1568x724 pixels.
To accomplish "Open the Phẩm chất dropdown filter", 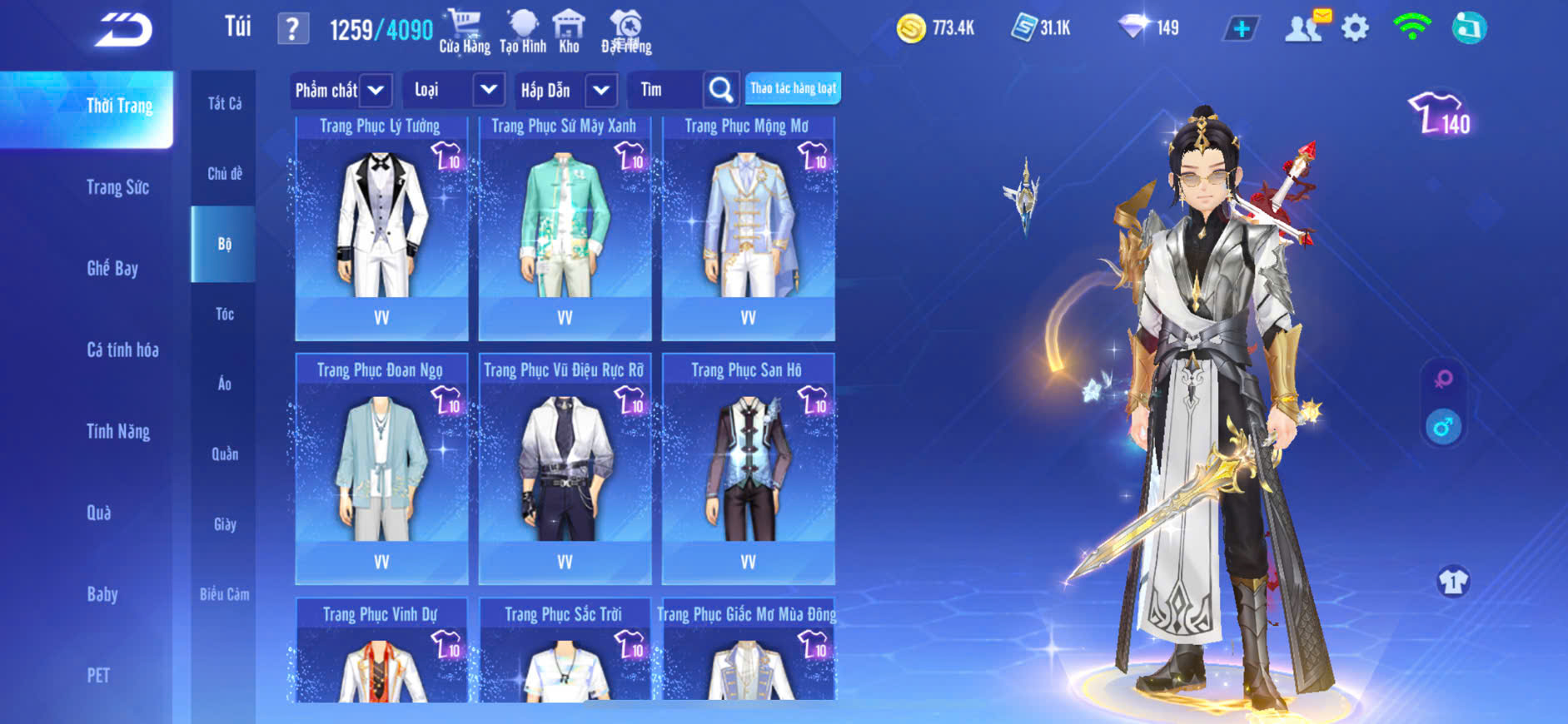I will pos(341,90).
